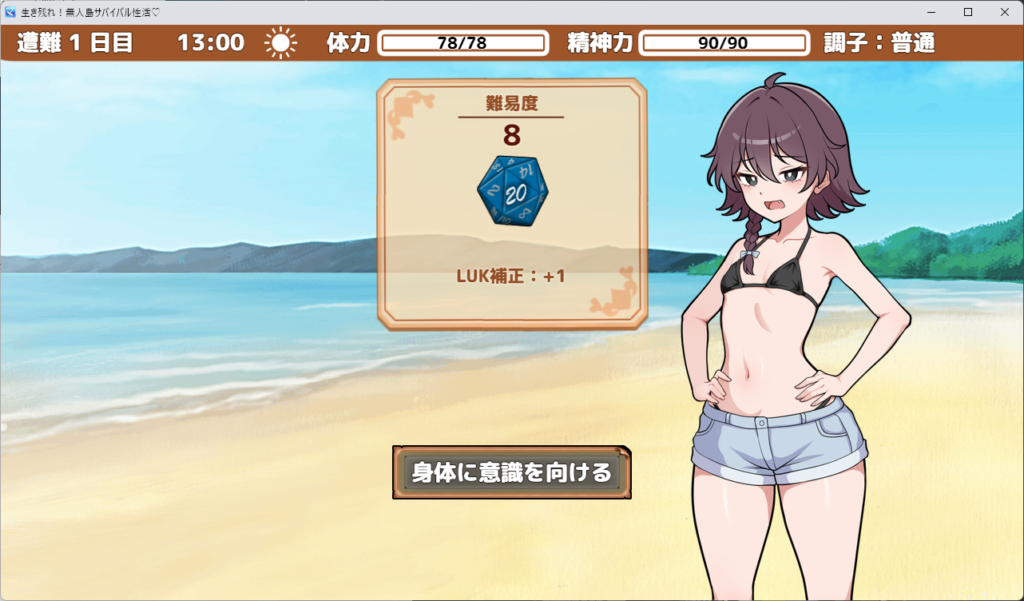Image resolution: width=1024 pixels, height=601 pixels.
Task: Roll the blue d20 die
Action: pyautogui.click(x=512, y=189)
